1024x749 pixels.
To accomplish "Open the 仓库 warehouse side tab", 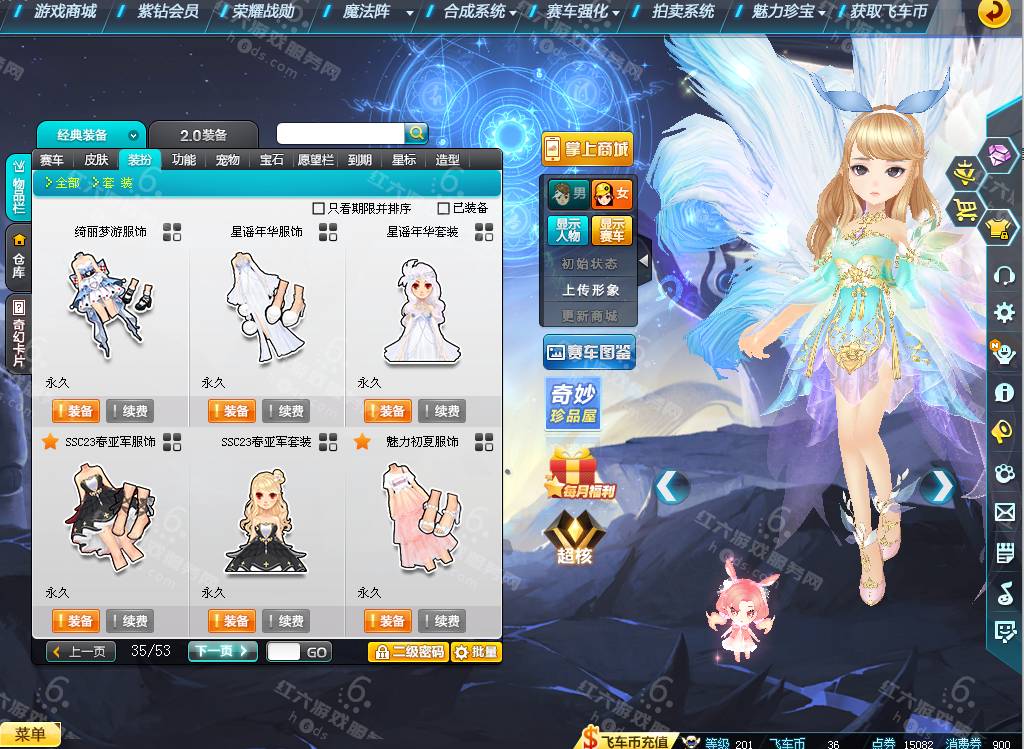I will (18, 256).
